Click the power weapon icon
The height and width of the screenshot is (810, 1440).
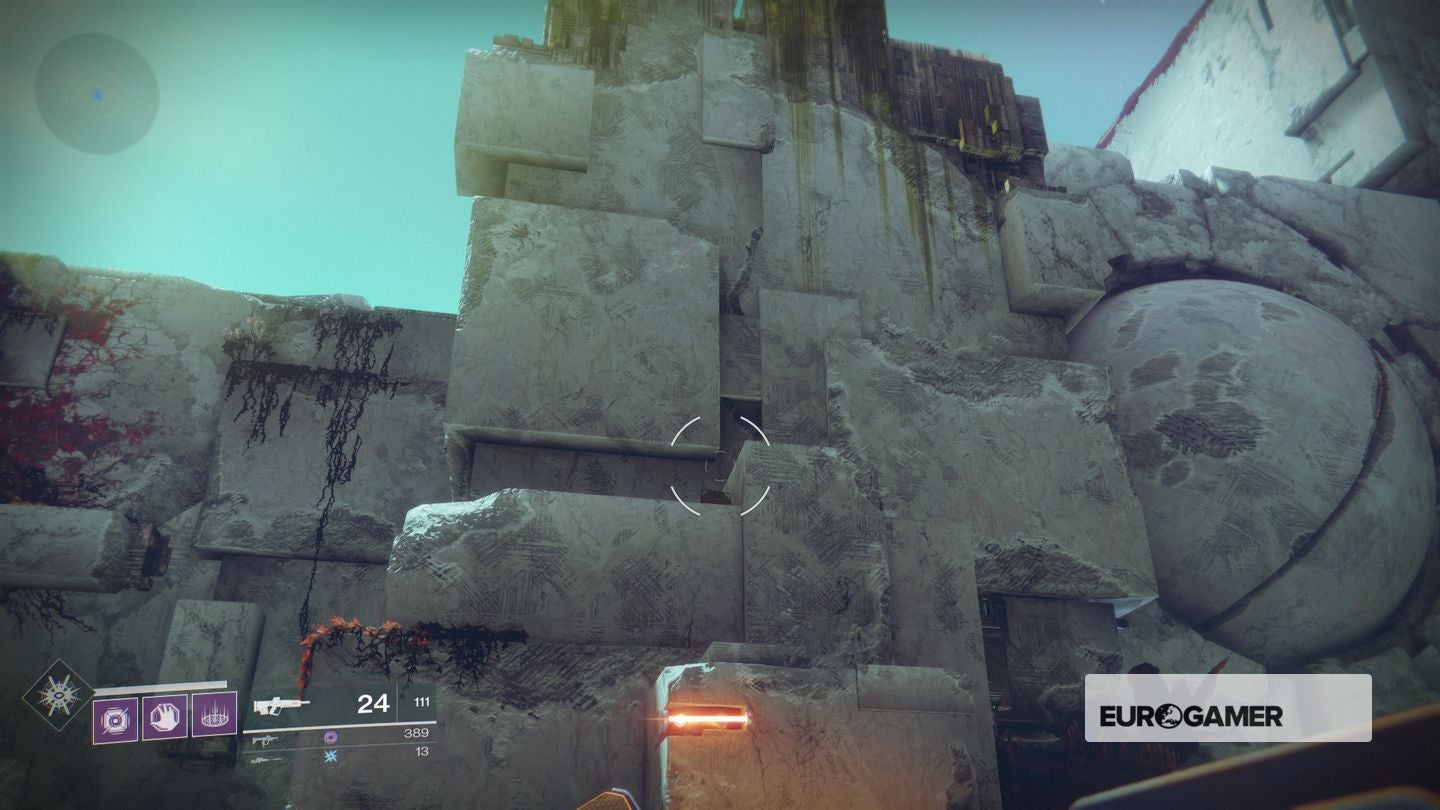coord(266,761)
